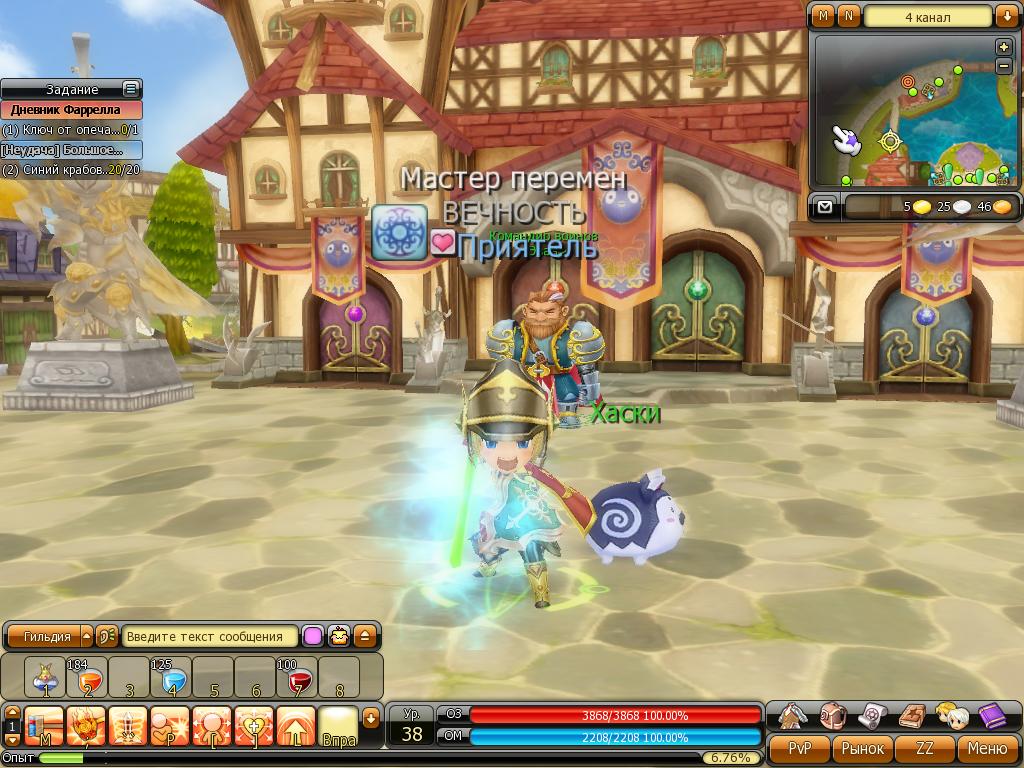
Task: Open the mail envelope icon
Action: 825,207
